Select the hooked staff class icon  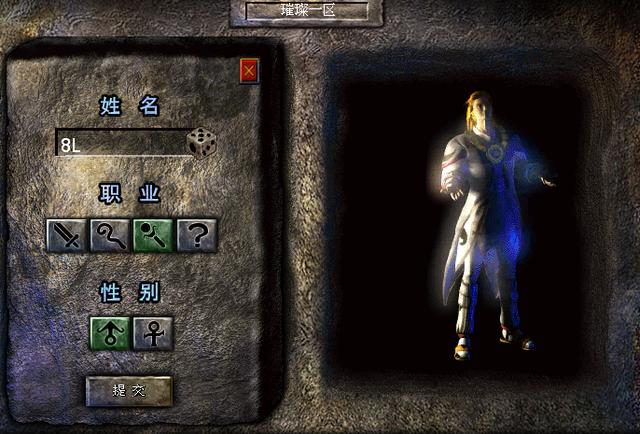coord(110,236)
